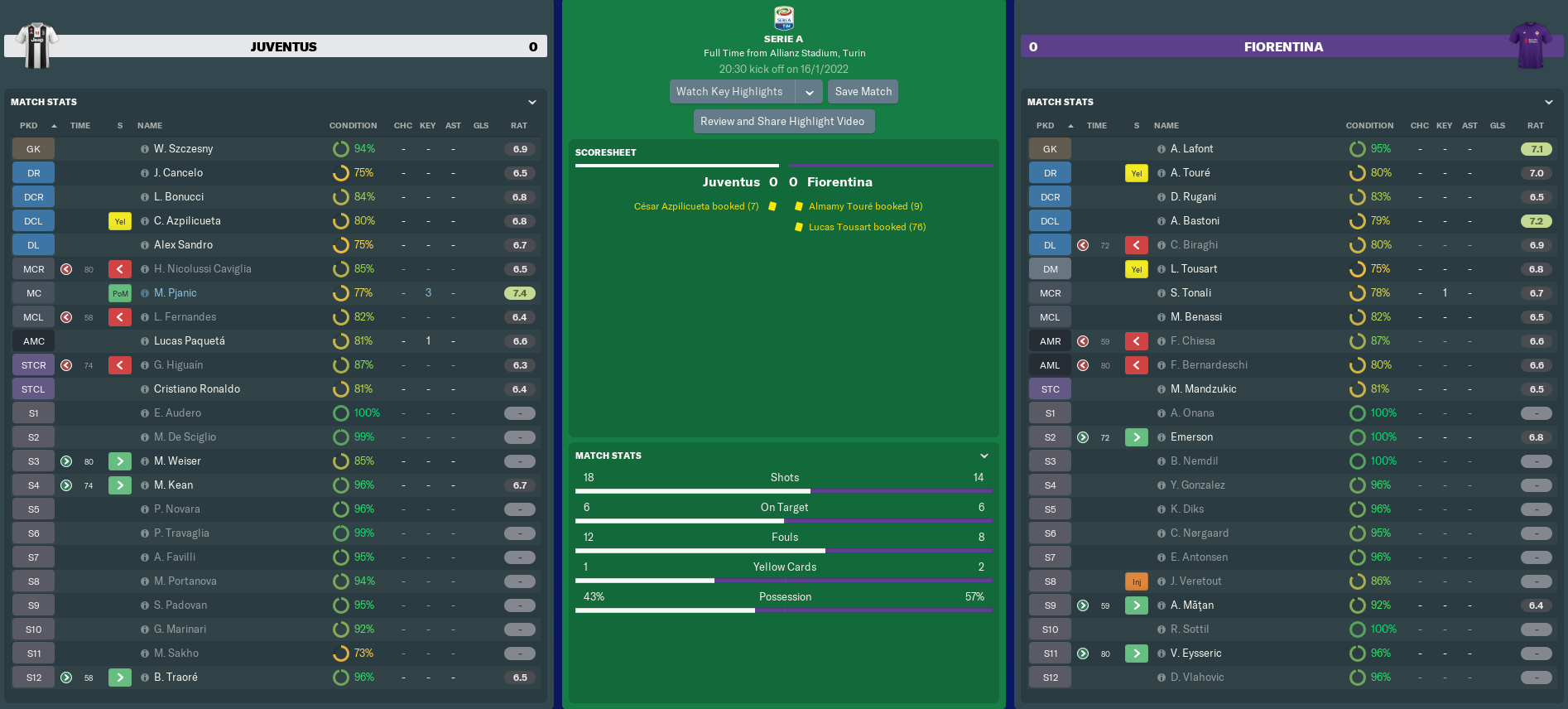Sort Fiorentina list by NAME column
The image size is (1568, 709).
pos(1166,126)
